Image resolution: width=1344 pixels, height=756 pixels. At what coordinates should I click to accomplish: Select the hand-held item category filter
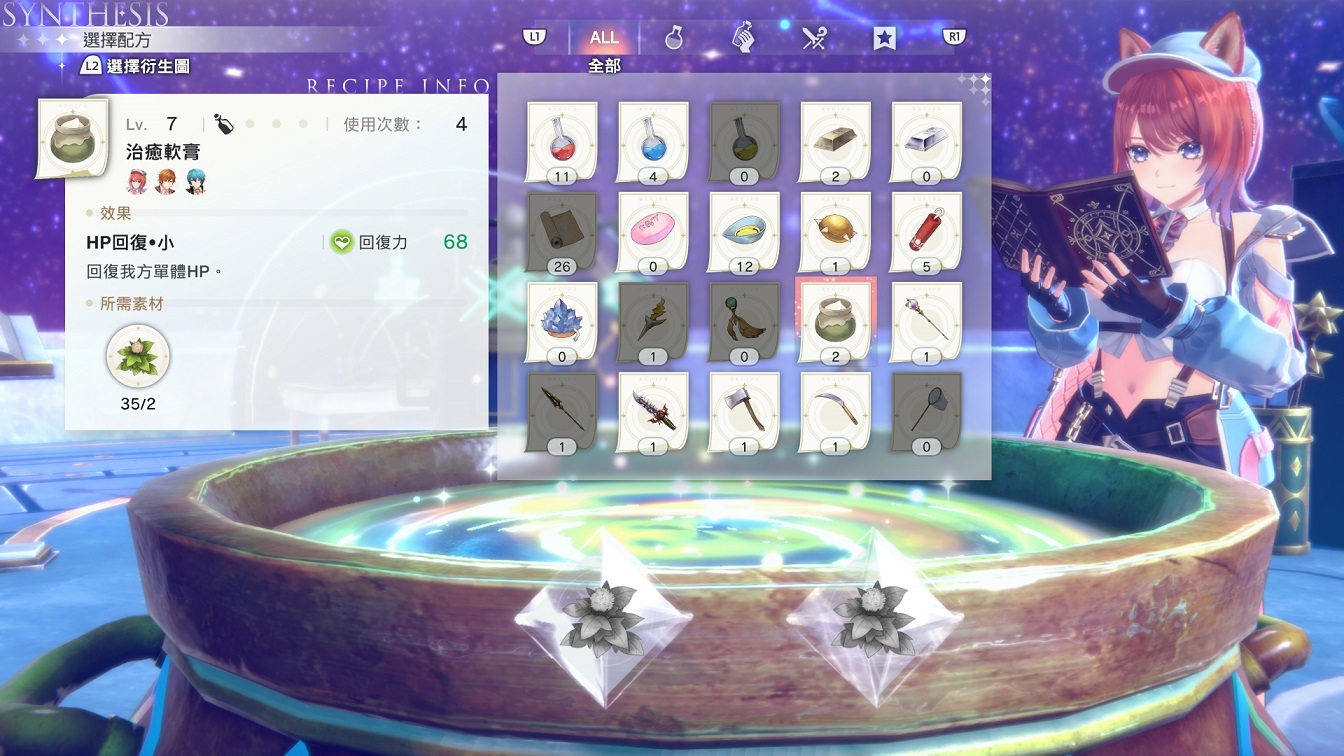(742, 38)
